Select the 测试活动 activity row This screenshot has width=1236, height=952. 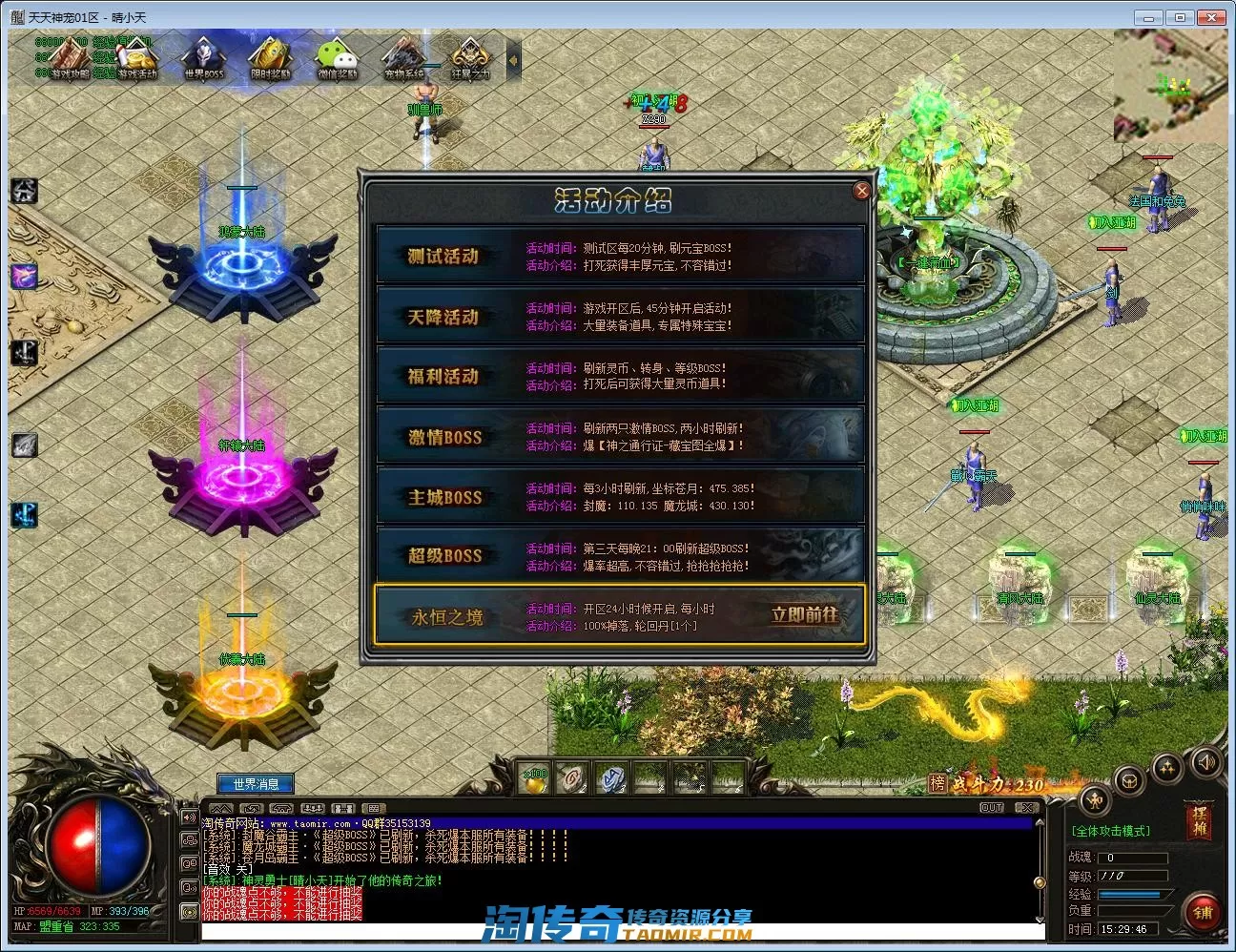(x=443, y=256)
